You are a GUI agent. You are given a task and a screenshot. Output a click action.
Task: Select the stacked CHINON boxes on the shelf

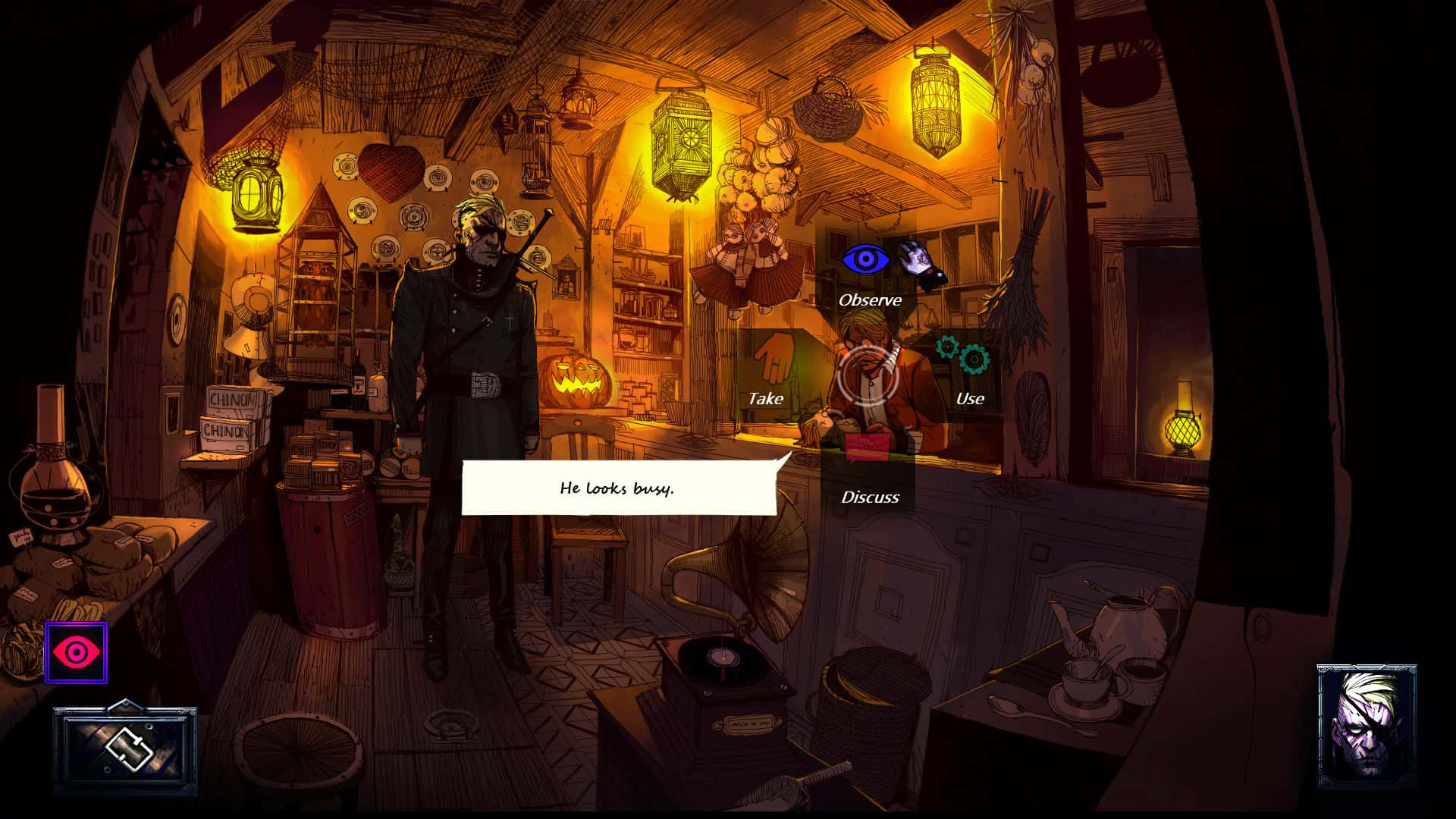pyautogui.click(x=230, y=416)
